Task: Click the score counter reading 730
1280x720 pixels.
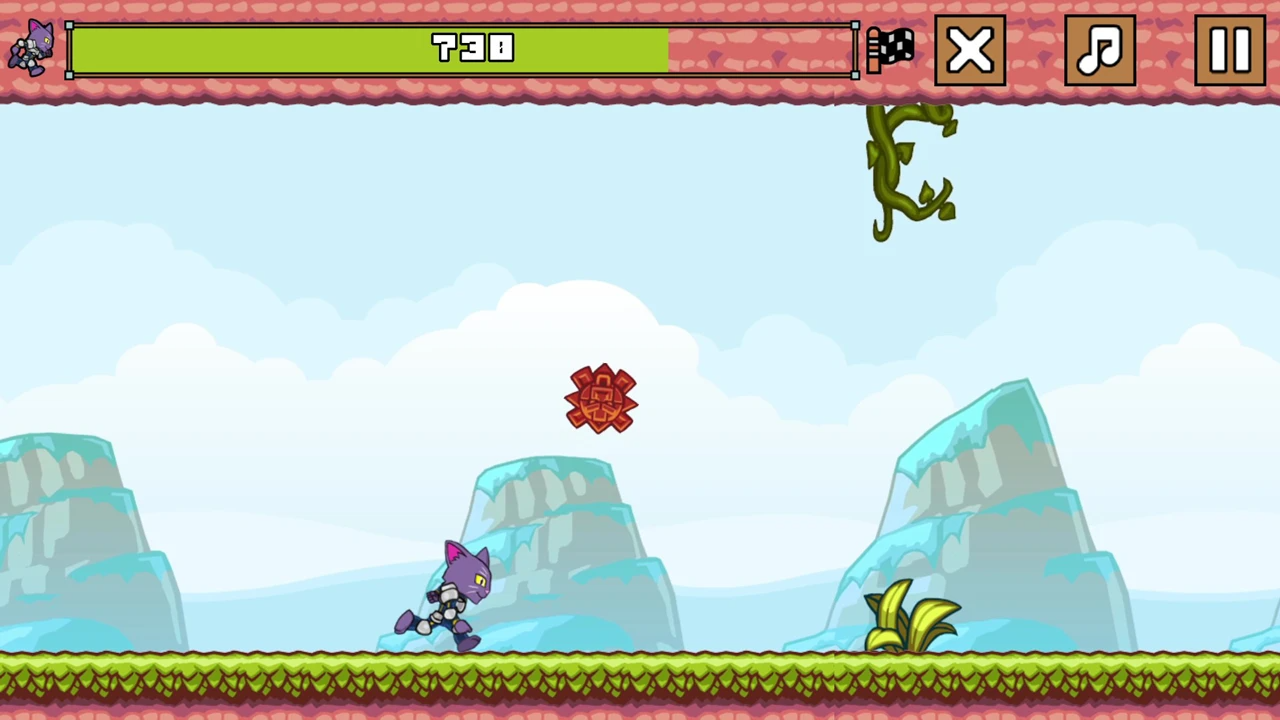Action: 472,50
